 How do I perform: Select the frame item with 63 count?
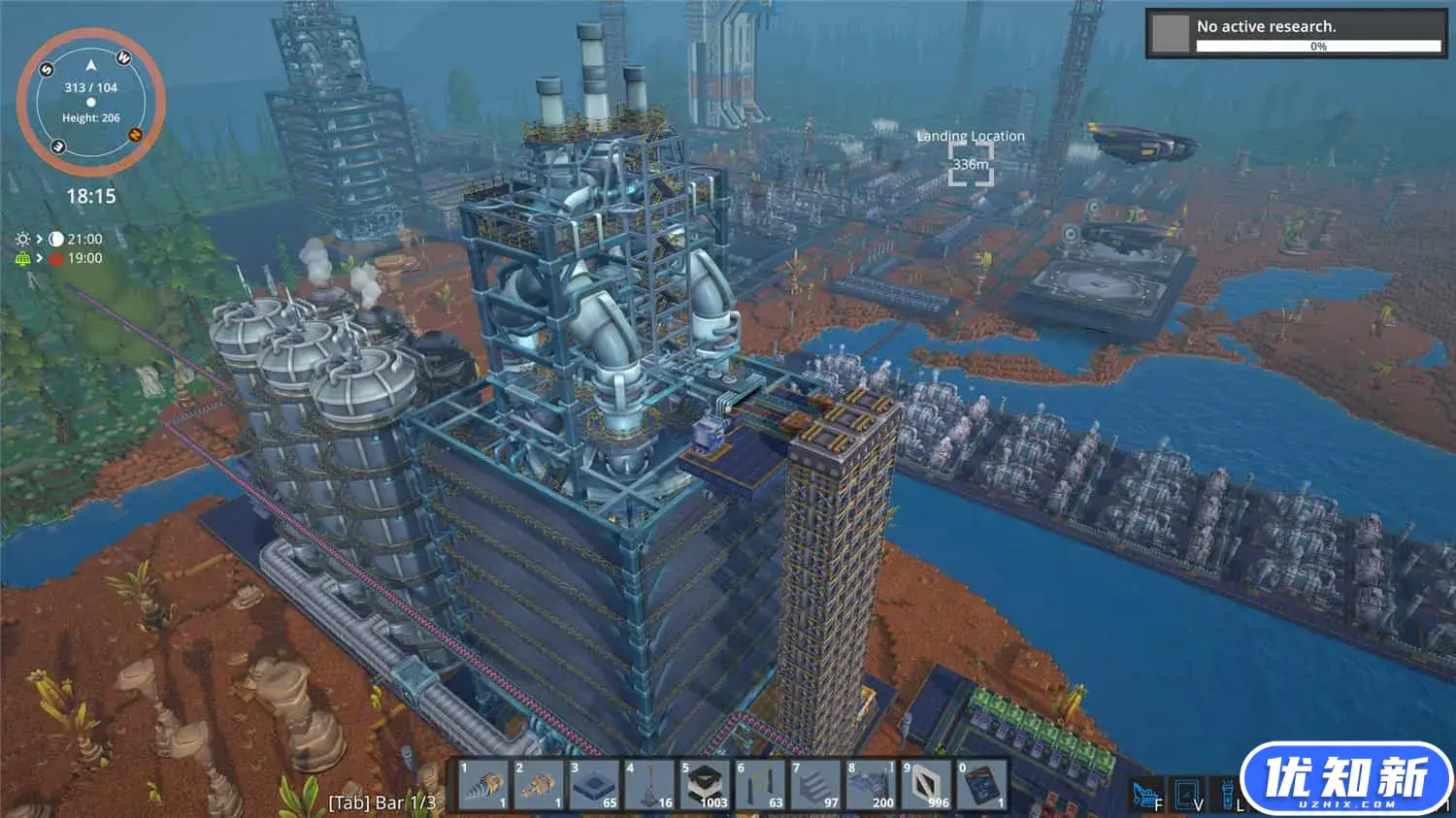(760, 784)
